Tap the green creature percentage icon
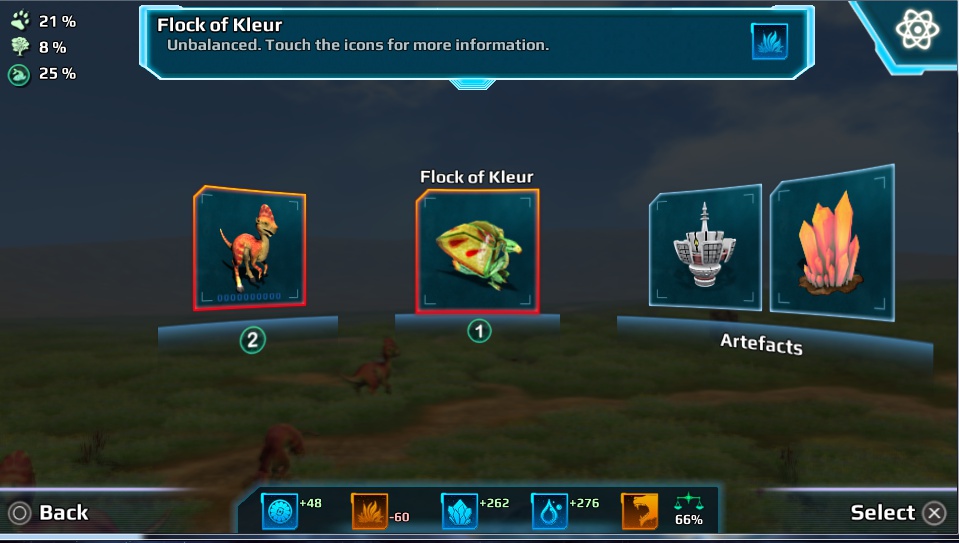 pos(19,74)
